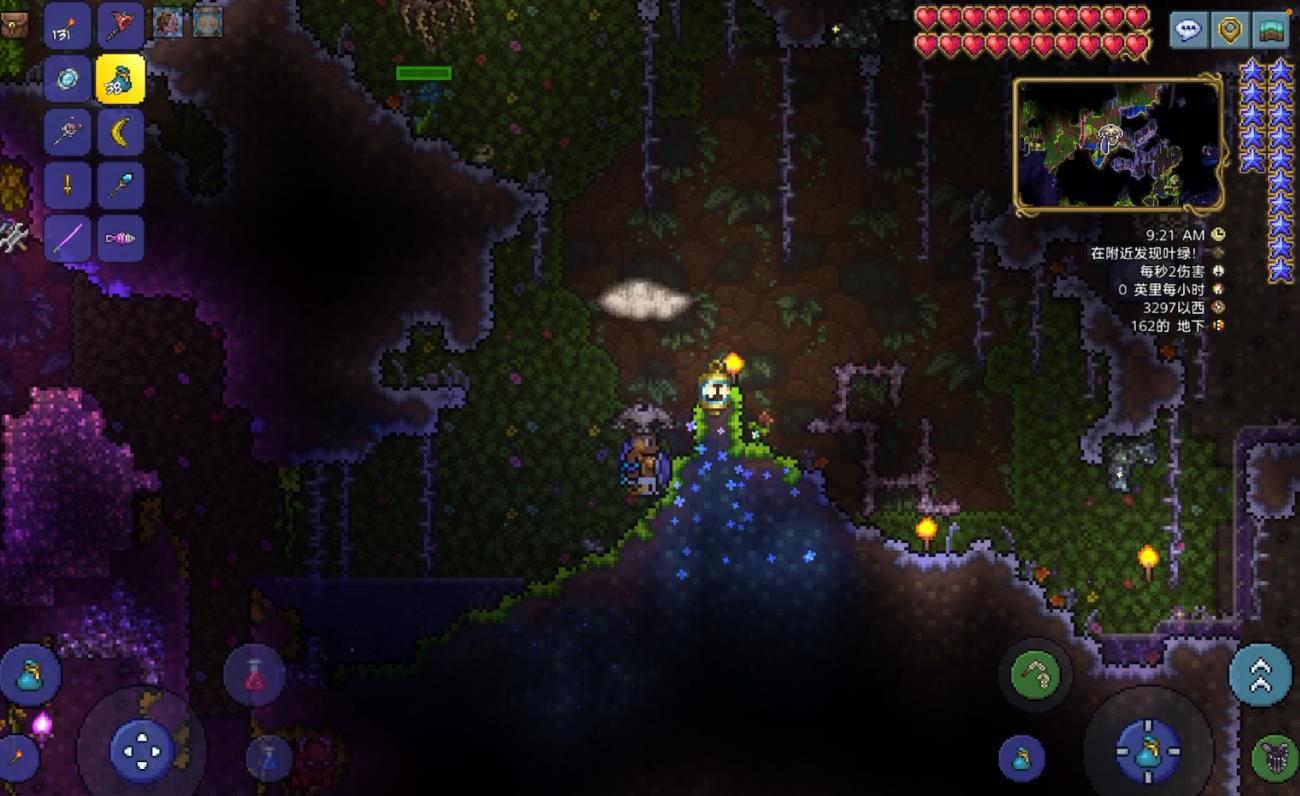Use the grappling hook button
The image size is (1300, 796).
pyautogui.click(x=1035, y=677)
